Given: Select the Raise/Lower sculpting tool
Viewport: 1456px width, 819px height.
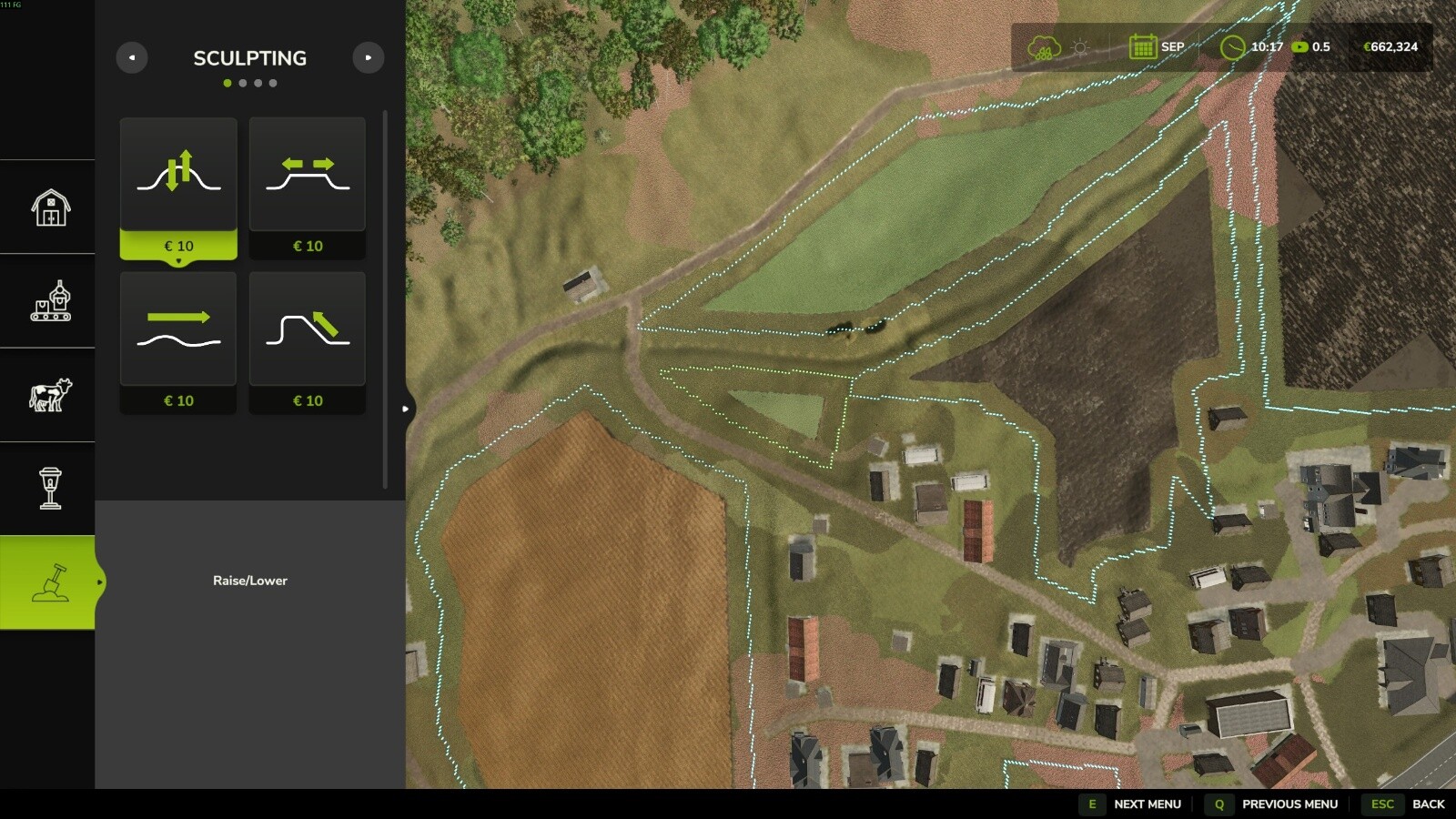Looking at the screenshot, I should pyautogui.click(x=178, y=174).
